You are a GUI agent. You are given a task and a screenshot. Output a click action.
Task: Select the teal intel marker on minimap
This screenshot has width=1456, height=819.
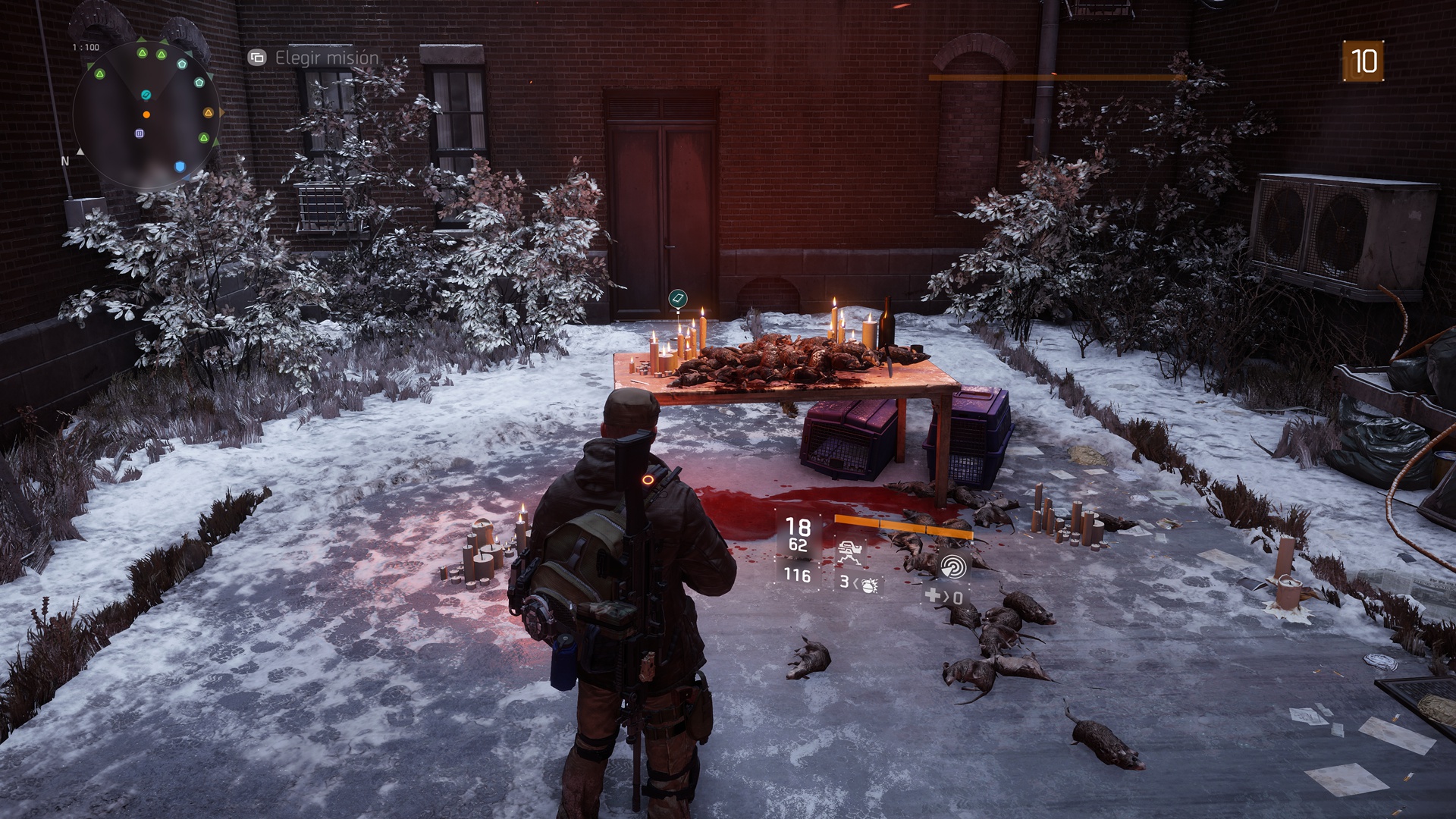[146, 95]
